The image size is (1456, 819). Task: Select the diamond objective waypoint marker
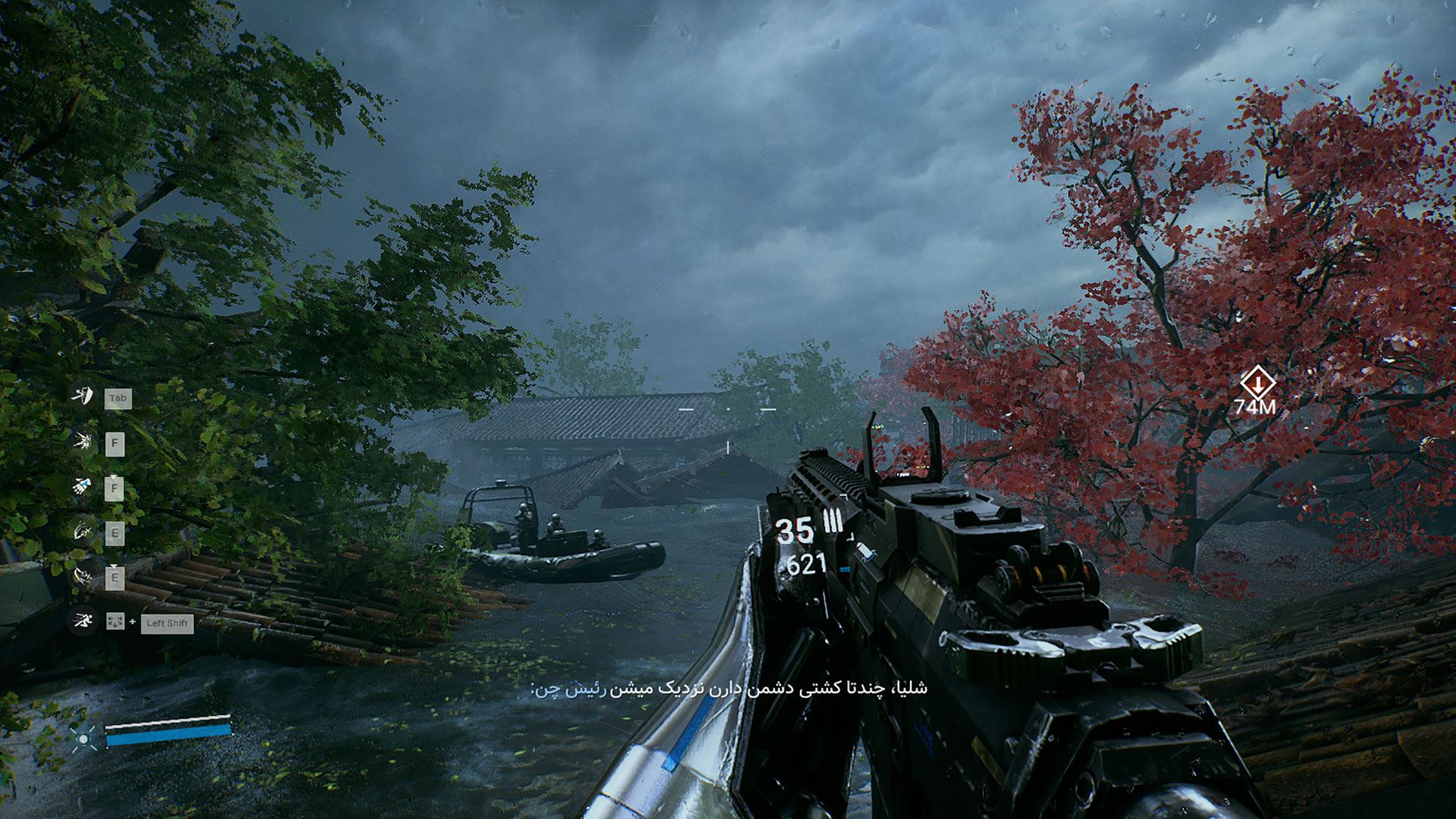tap(1257, 383)
